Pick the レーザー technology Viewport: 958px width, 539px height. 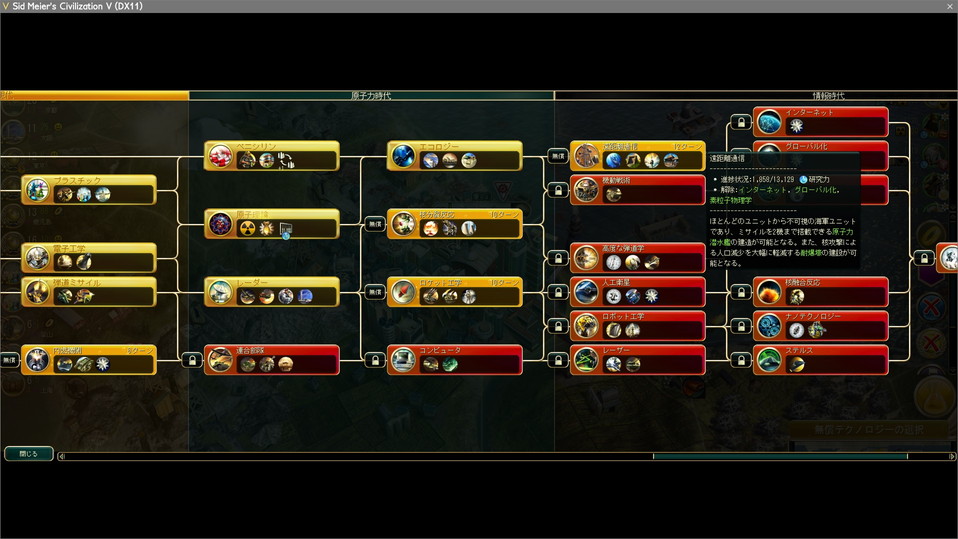coord(638,359)
